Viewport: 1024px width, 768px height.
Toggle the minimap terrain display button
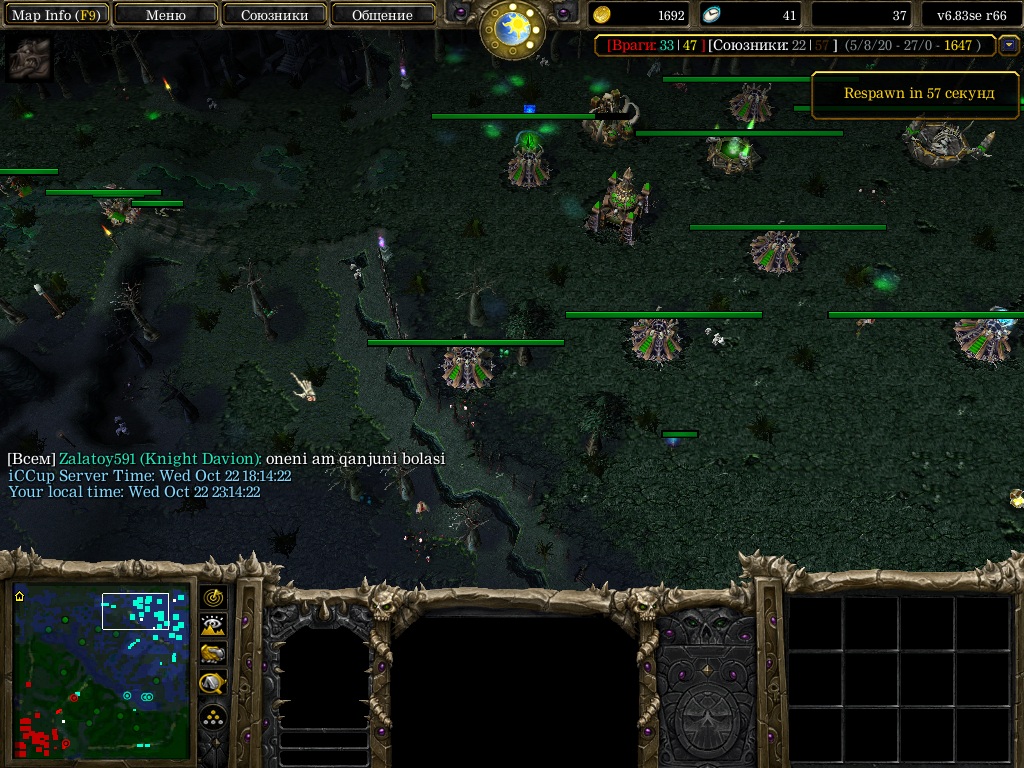[x=213, y=625]
